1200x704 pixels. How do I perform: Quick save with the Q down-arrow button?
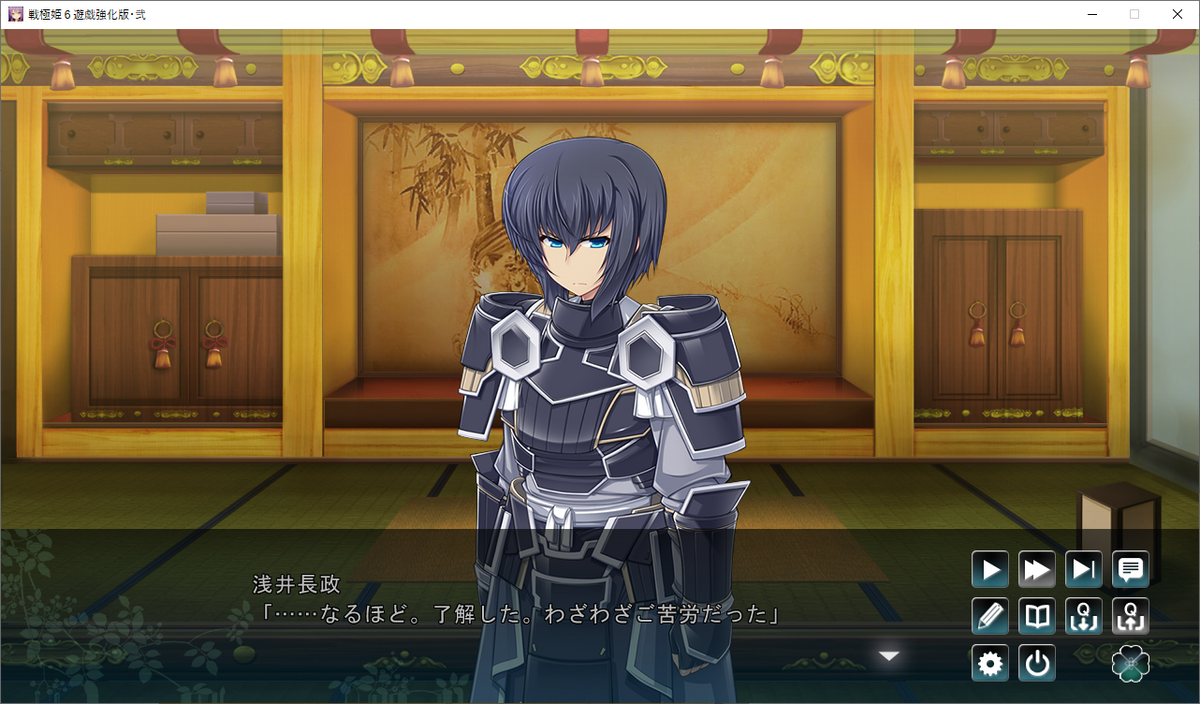[1084, 617]
